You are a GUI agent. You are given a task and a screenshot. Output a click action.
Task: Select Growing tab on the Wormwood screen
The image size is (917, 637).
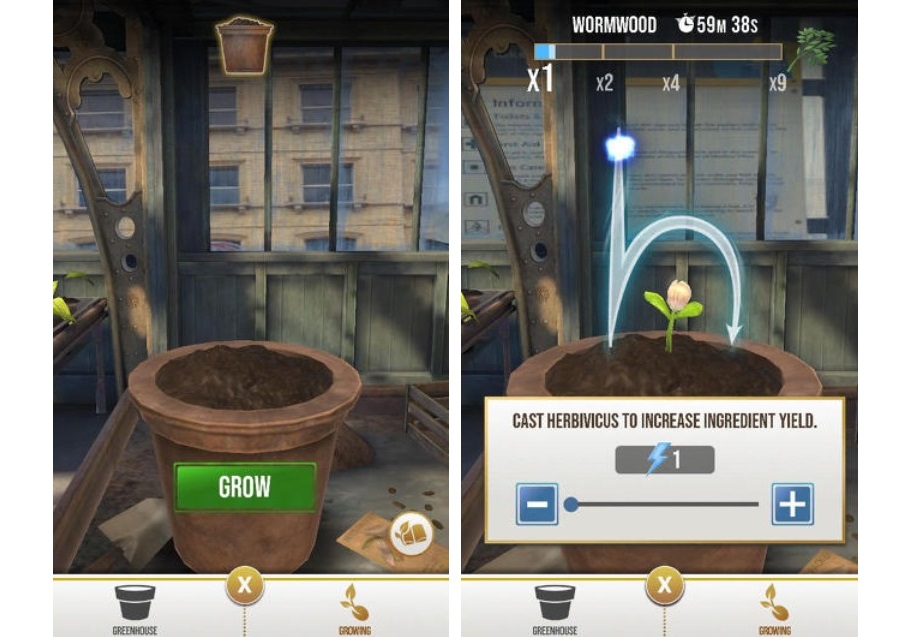click(x=773, y=608)
